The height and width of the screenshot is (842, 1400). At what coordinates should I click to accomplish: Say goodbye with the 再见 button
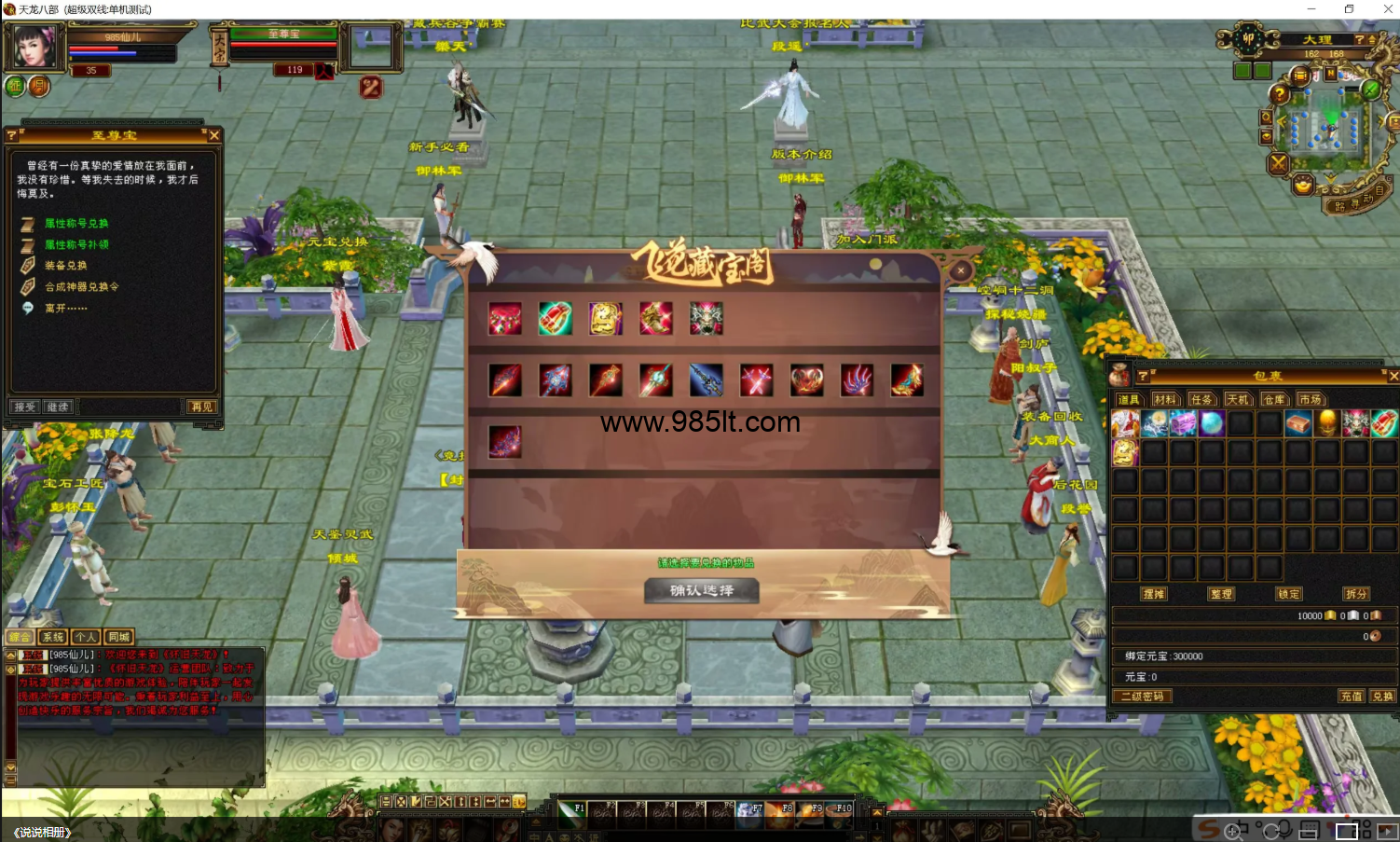pos(201,407)
